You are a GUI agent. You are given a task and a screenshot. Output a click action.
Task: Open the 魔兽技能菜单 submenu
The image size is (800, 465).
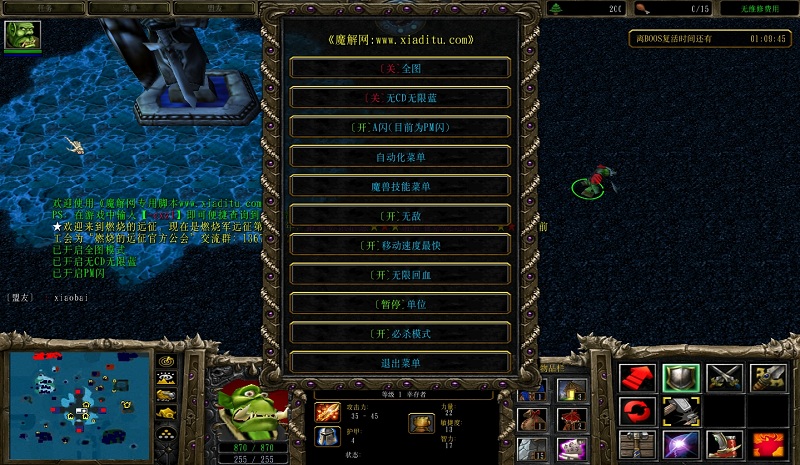coord(400,186)
